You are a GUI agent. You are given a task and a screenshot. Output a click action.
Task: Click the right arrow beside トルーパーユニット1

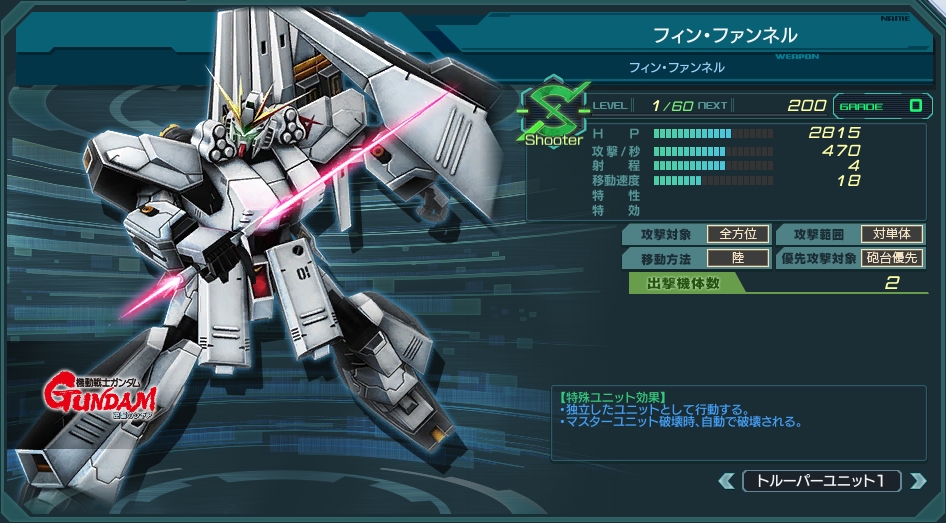point(917,481)
